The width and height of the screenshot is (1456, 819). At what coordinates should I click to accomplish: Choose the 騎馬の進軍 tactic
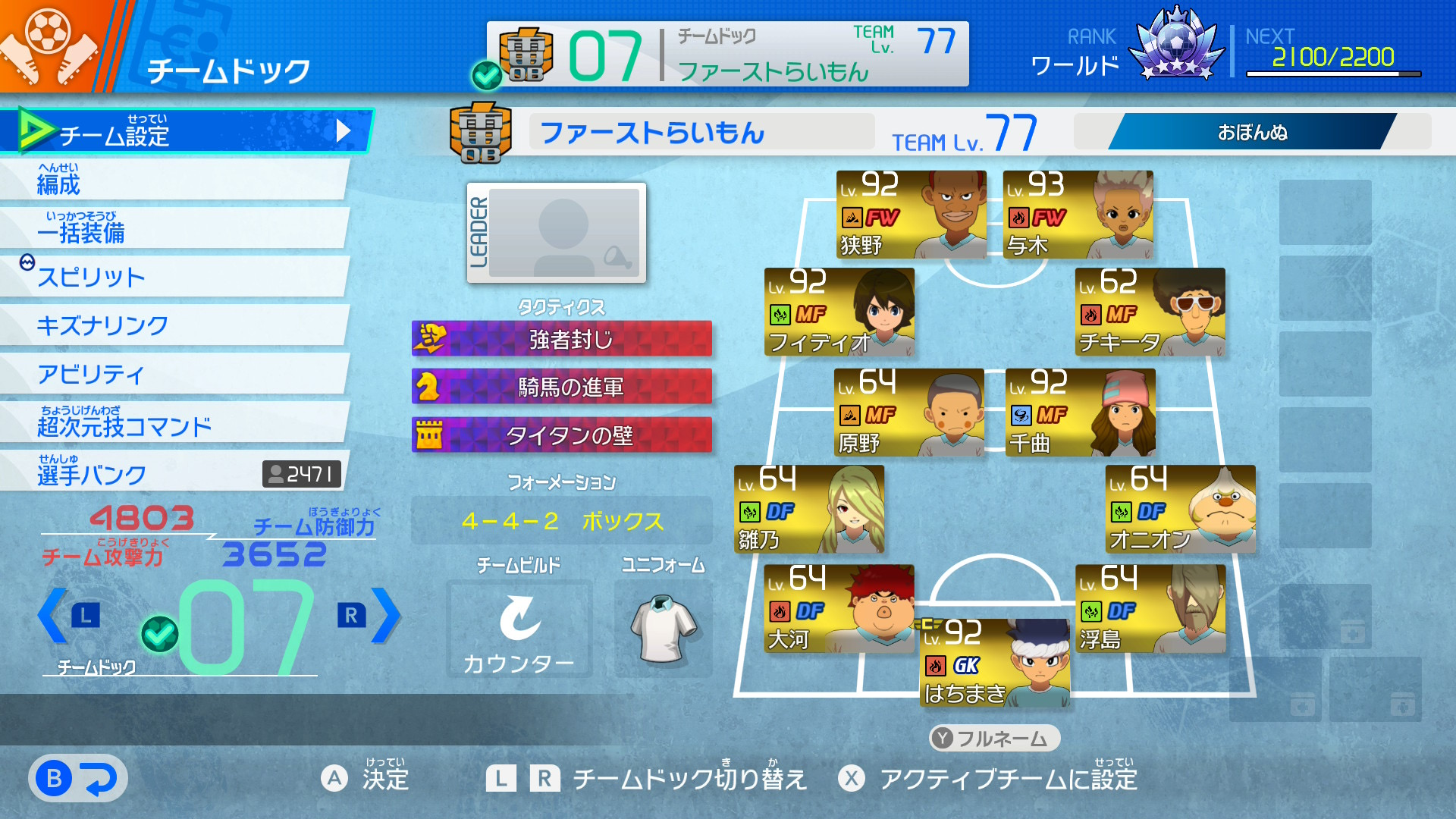[561, 387]
